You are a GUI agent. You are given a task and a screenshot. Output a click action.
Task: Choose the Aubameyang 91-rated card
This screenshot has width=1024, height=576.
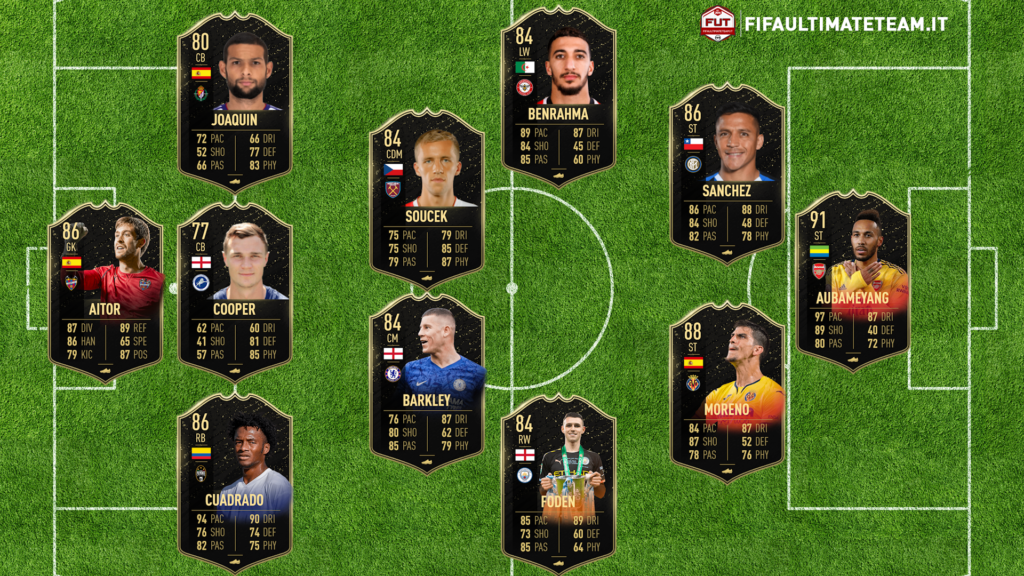(852, 280)
